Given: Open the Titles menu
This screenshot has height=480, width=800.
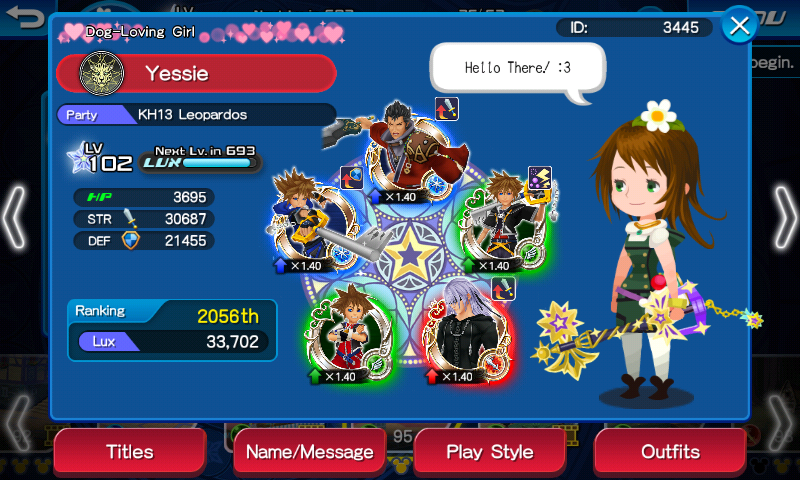Looking at the screenshot, I should (130, 452).
